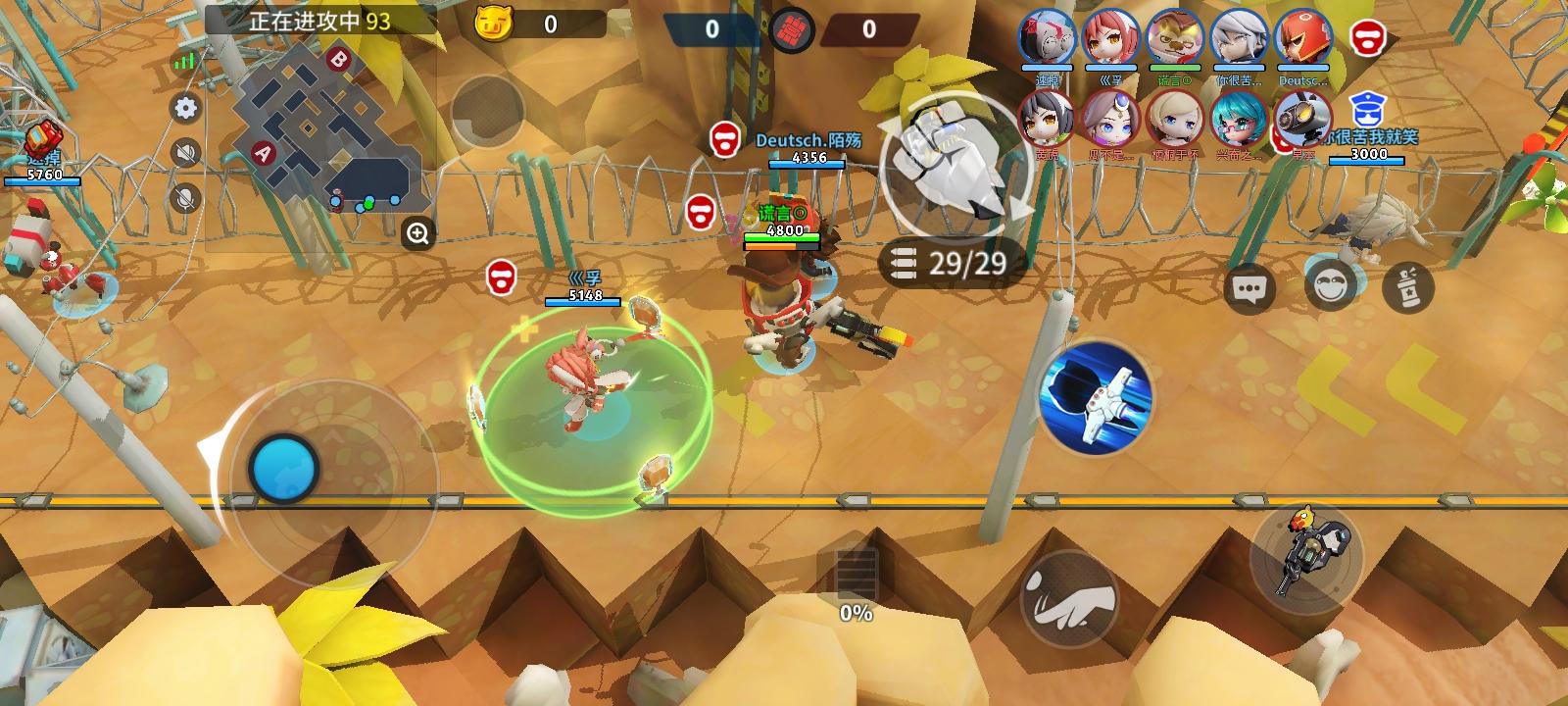Viewport: 1568px width, 706px height.
Task: Tap the ammo list icon beside 29/29
Action: pyautogui.click(x=902, y=260)
